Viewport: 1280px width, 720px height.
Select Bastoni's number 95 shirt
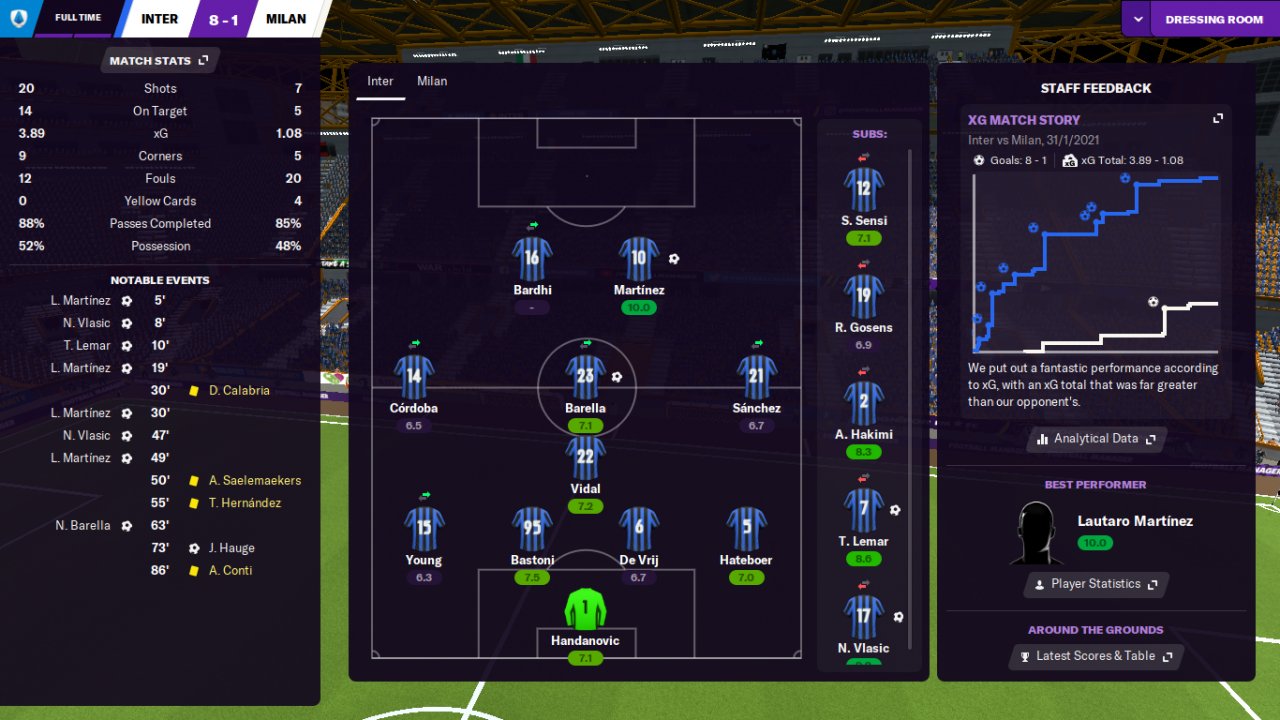point(532,529)
